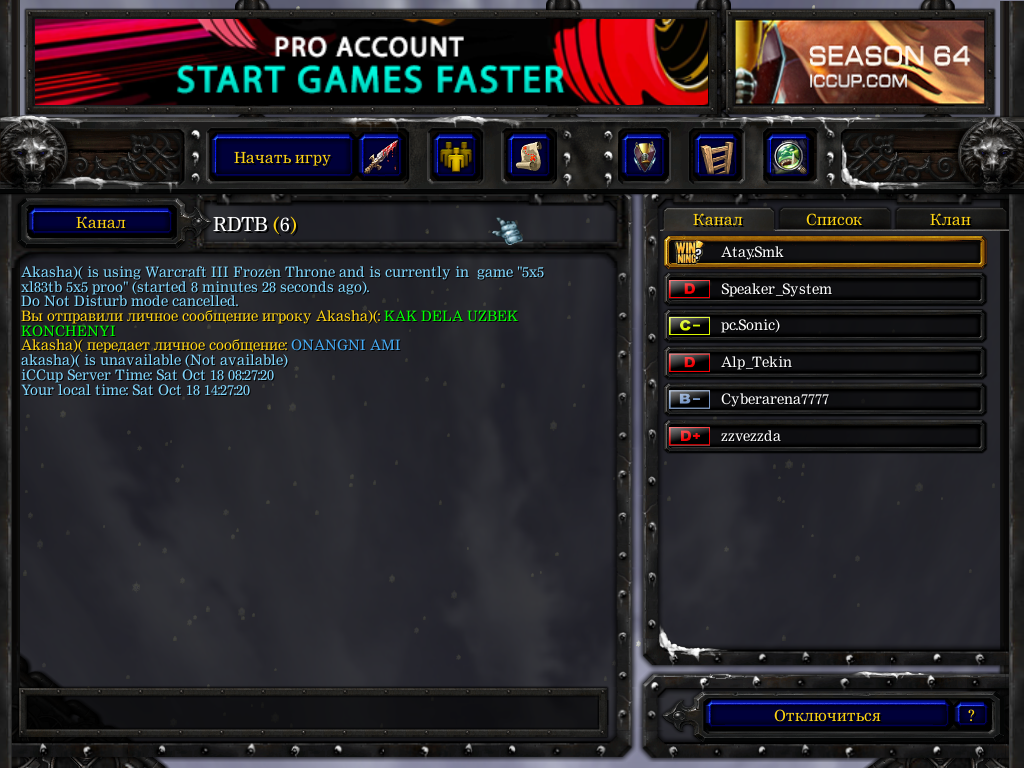Focus the chat message input box

coord(310,710)
